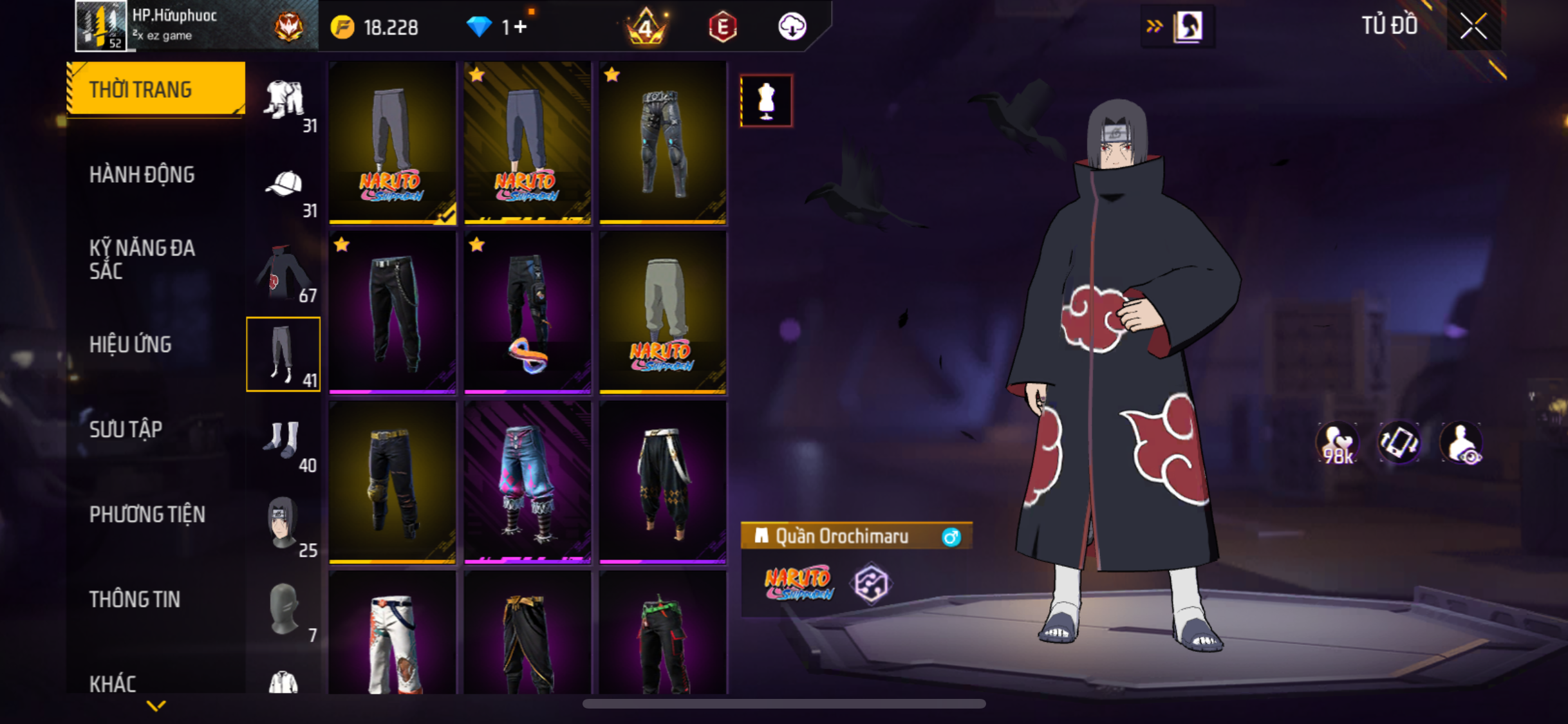
Task: Open PHƯƠNG TIỆN category
Action: click(147, 514)
